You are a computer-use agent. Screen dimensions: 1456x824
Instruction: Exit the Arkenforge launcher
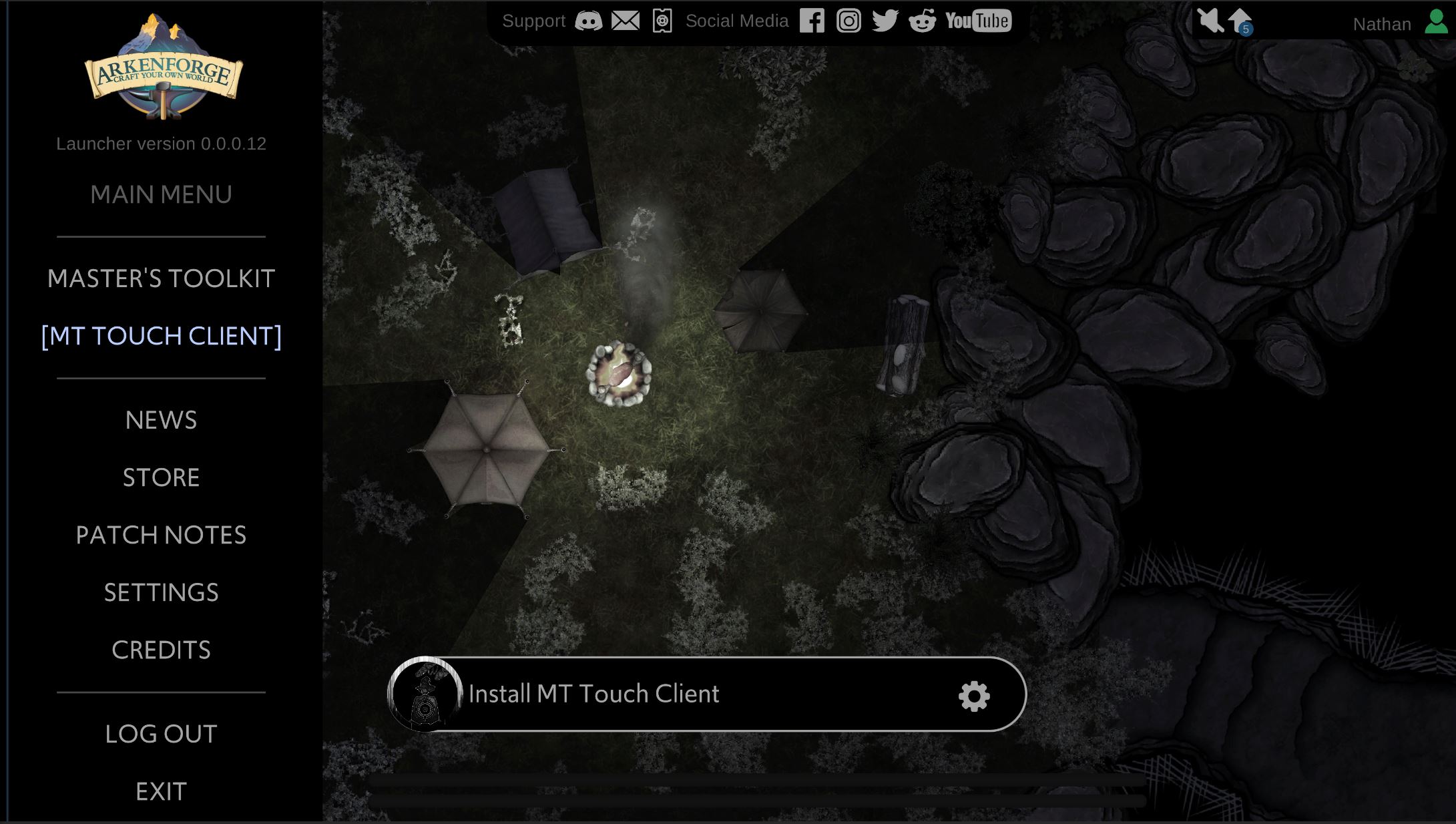point(161,791)
